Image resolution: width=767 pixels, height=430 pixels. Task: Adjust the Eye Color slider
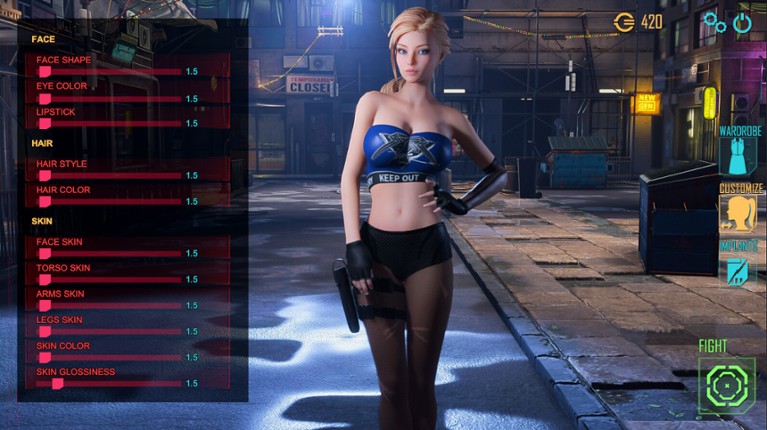pos(110,98)
